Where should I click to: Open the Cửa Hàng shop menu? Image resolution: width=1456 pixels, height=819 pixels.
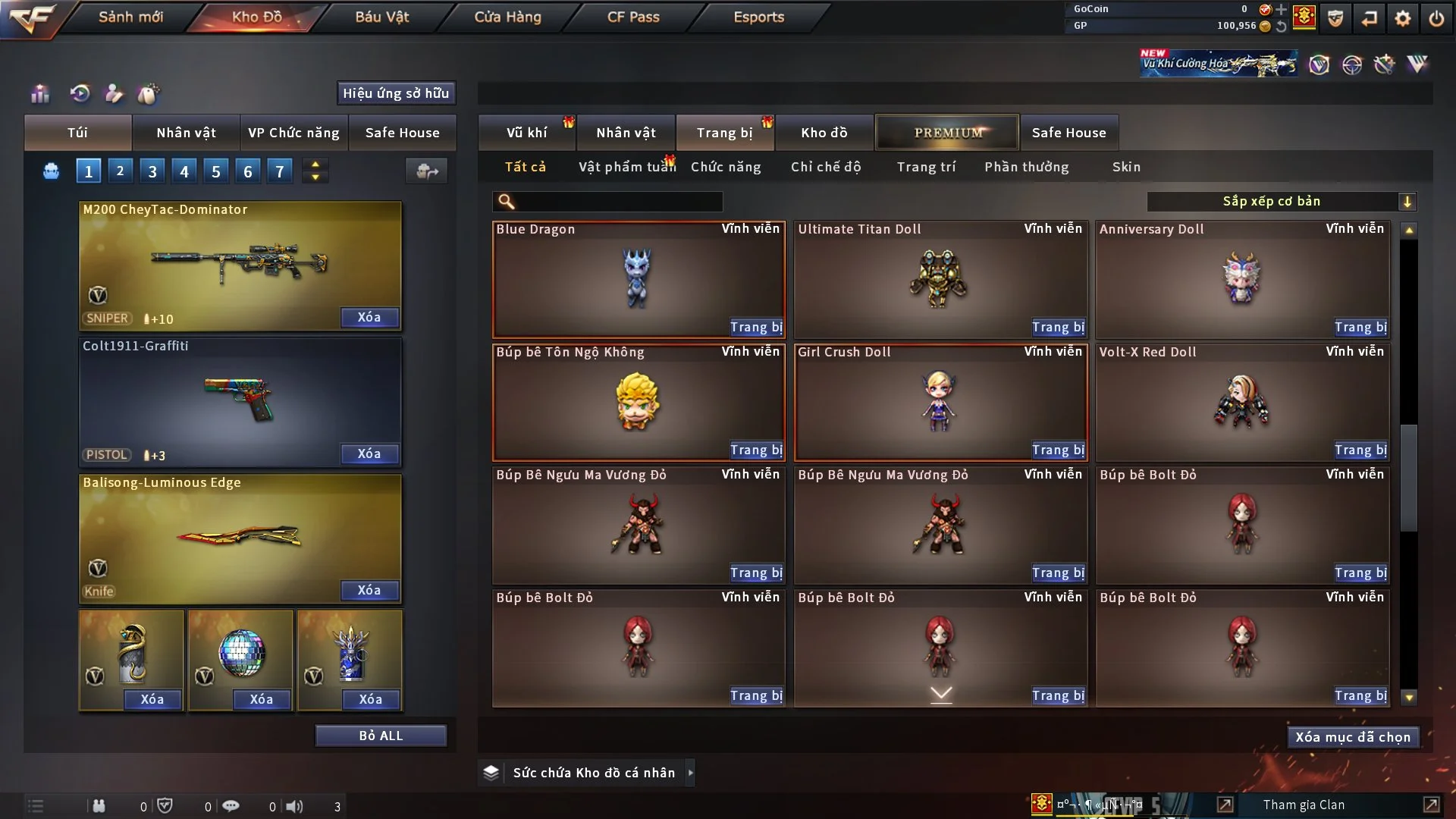pos(507,17)
